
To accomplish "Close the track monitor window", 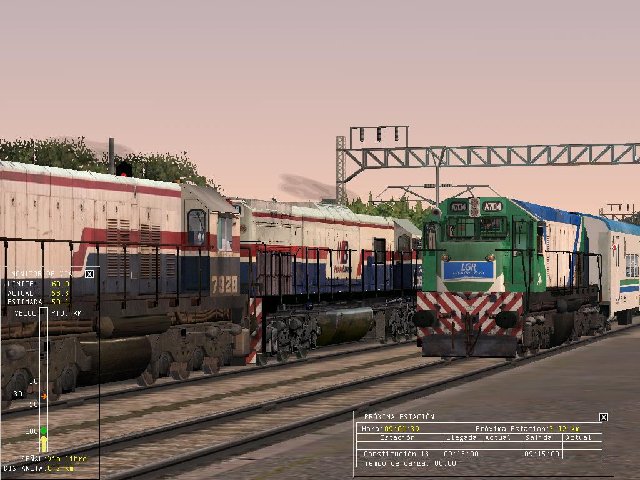I will [89, 273].
